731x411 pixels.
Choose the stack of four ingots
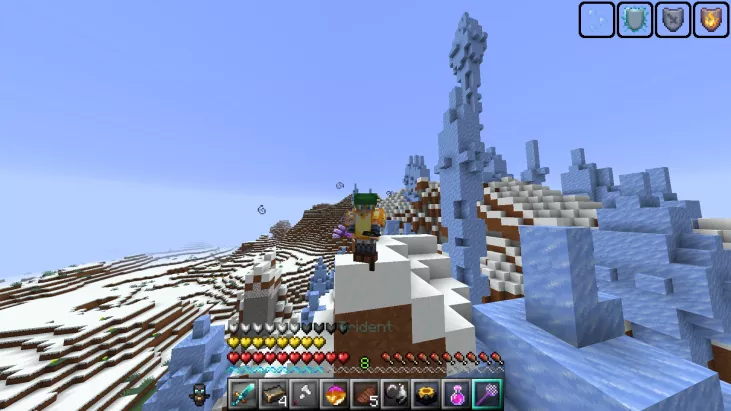273,394
